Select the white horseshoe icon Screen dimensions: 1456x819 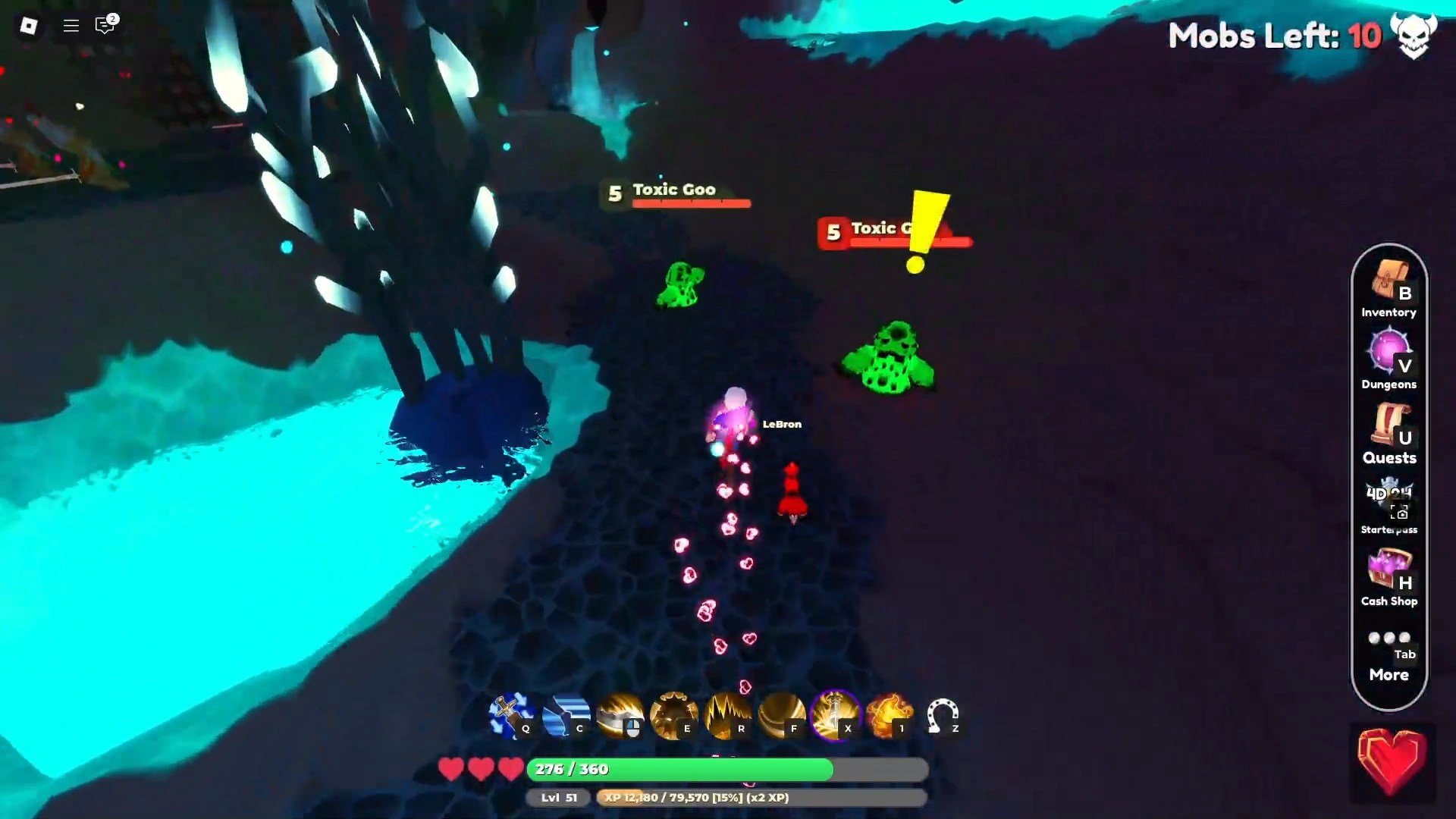(943, 716)
